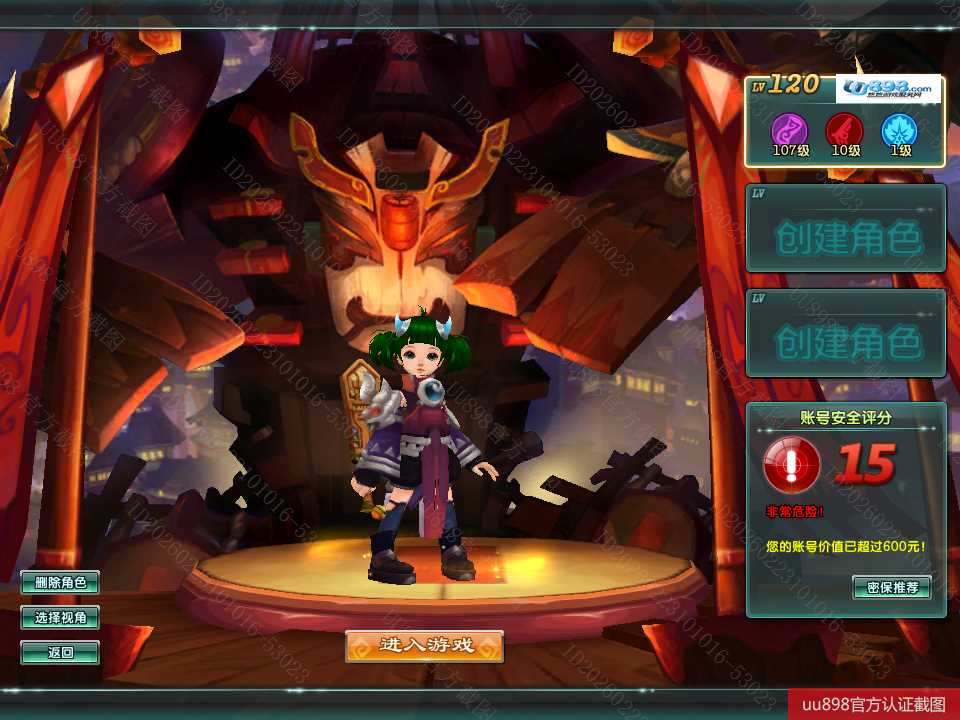This screenshot has width=960, height=720.
Task: Click the red 10级 profession icon
Action: pos(844,130)
